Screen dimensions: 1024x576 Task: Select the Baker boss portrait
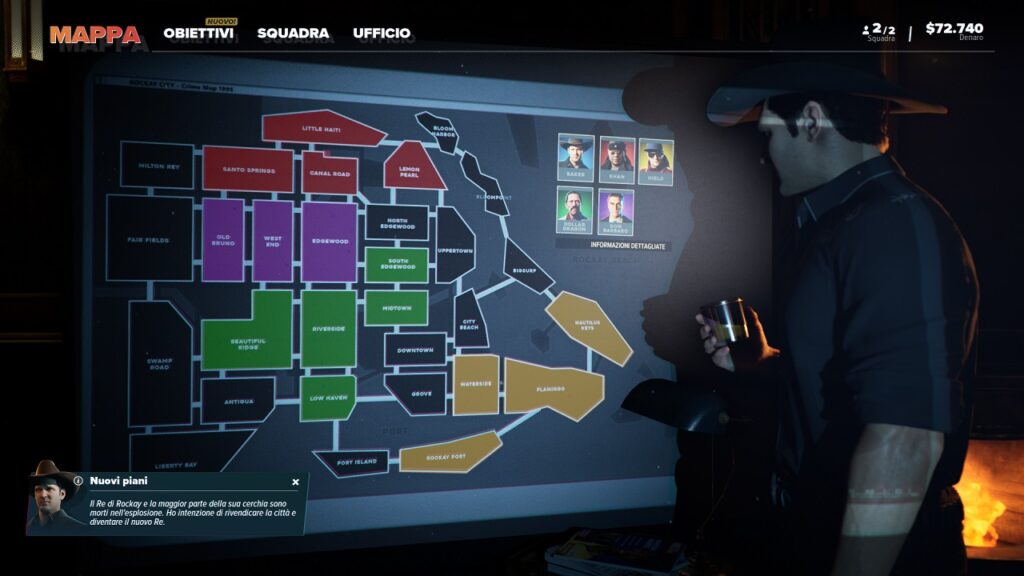575,158
